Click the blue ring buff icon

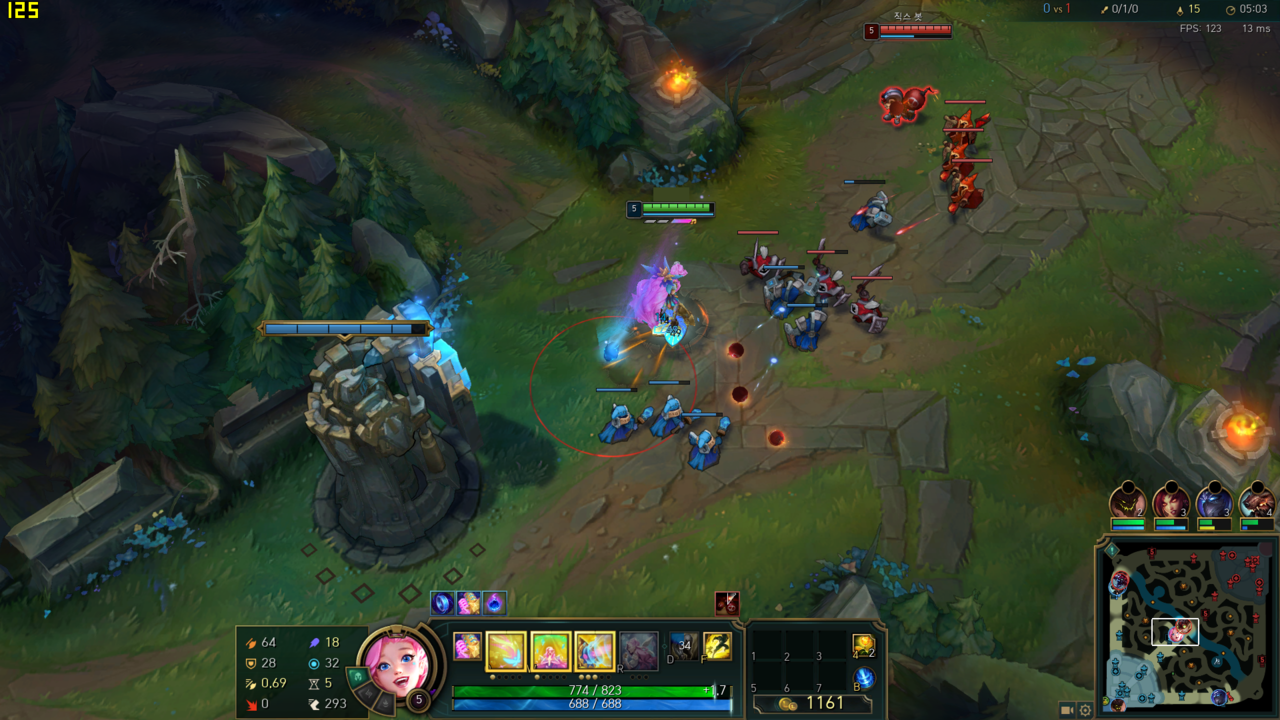coord(443,603)
